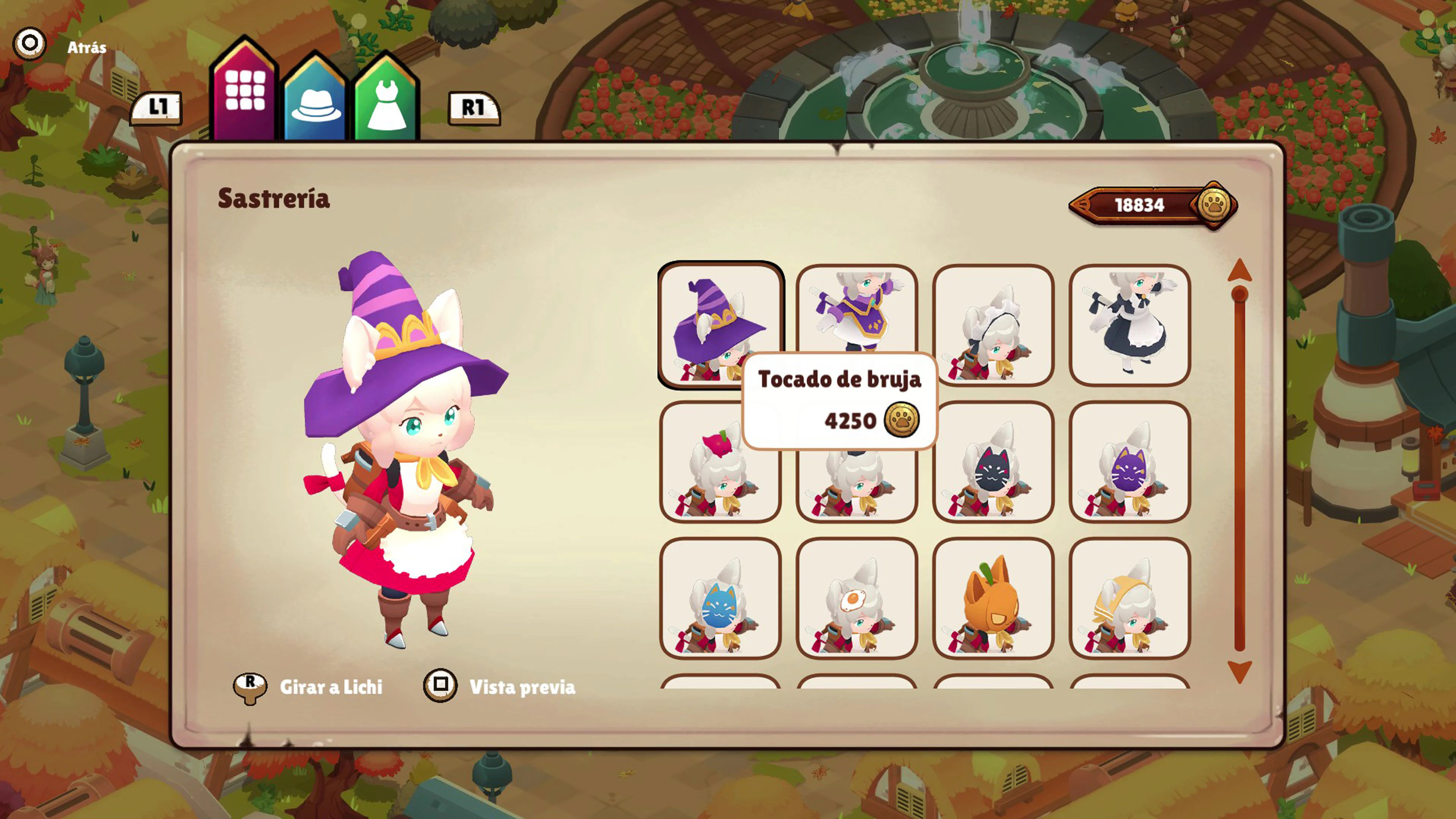Image resolution: width=1456 pixels, height=819 pixels.
Task: Click the L1 shoulder button prompt
Action: coord(158,107)
